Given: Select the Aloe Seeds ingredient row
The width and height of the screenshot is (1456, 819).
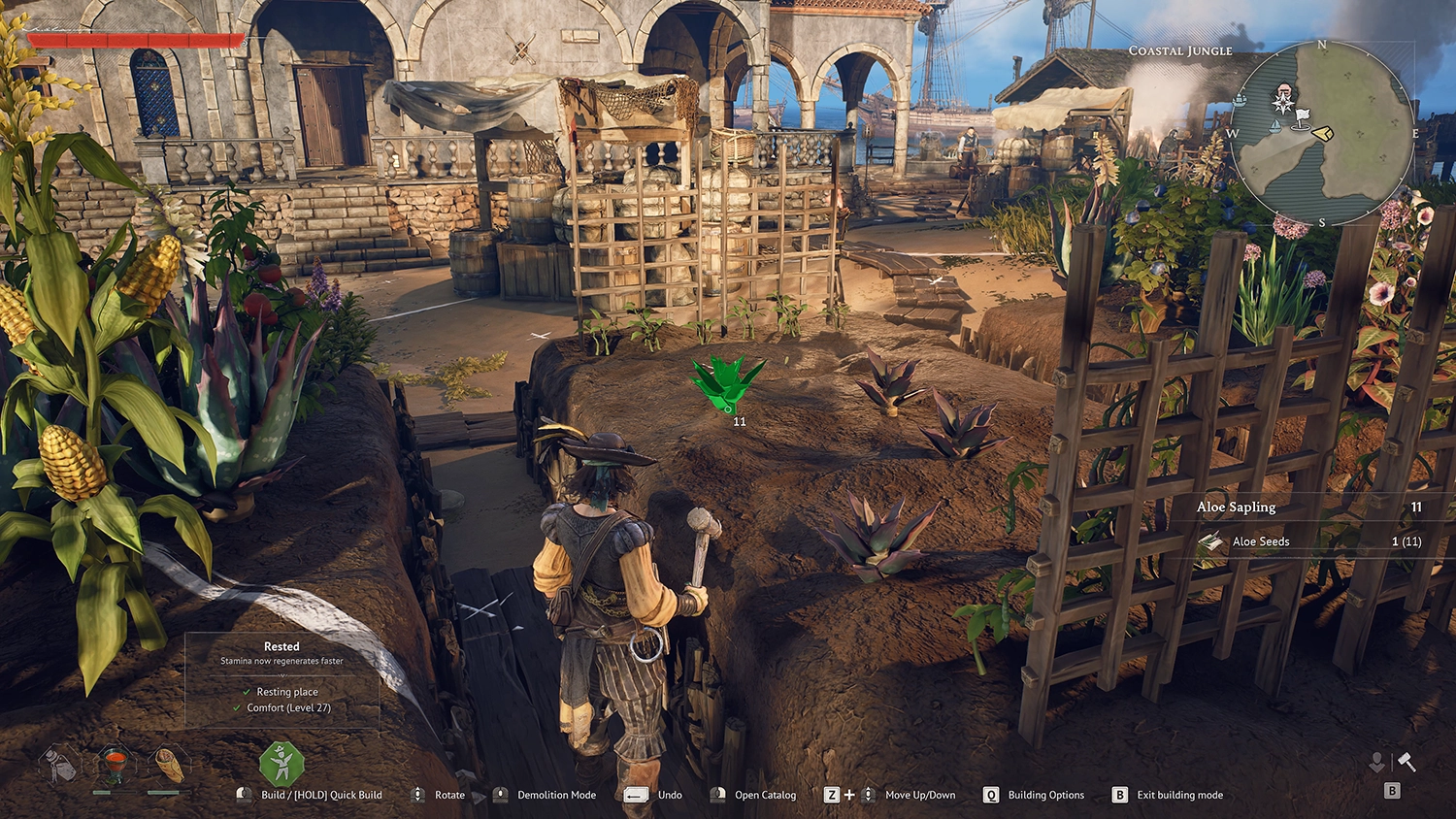Looking at the screenshot, I should click(1310, 541).
